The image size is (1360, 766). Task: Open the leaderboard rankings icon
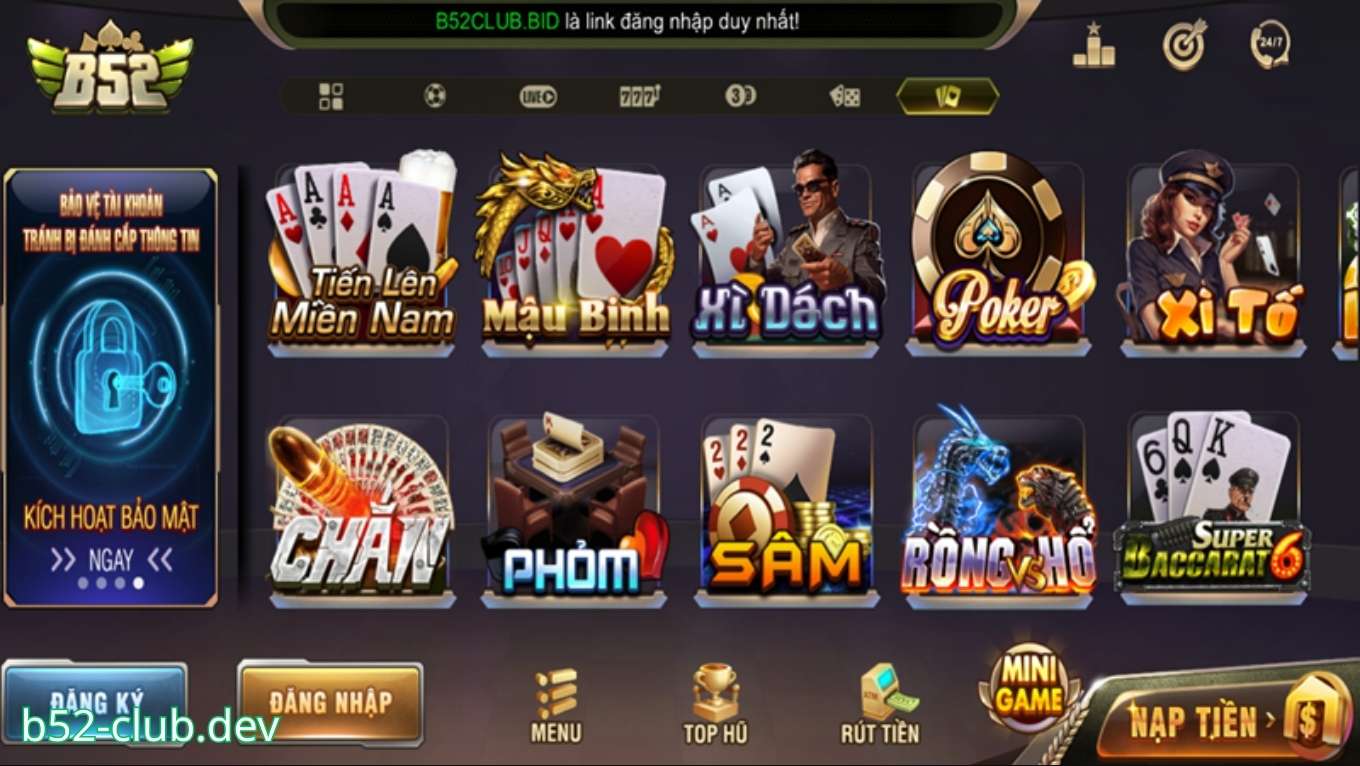tap(1096, 47)
